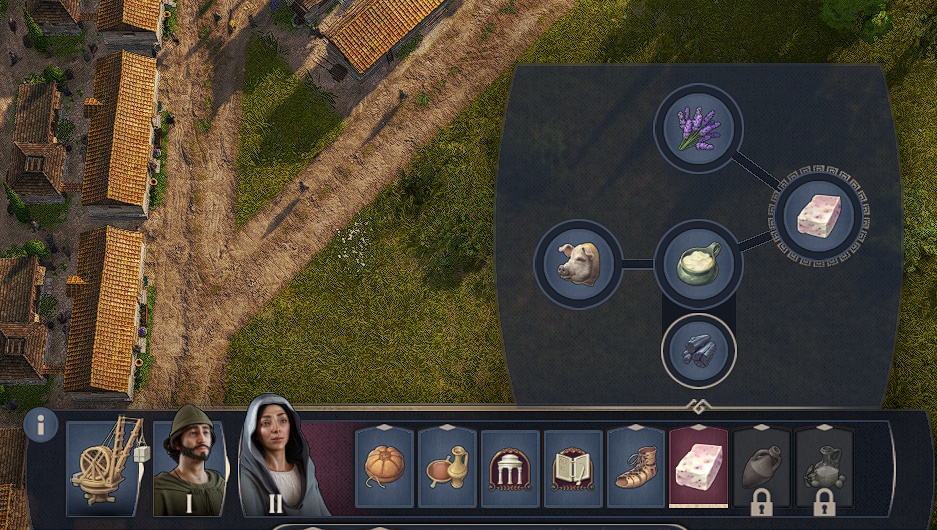Open the info button
937x530 pixels.
41,425
